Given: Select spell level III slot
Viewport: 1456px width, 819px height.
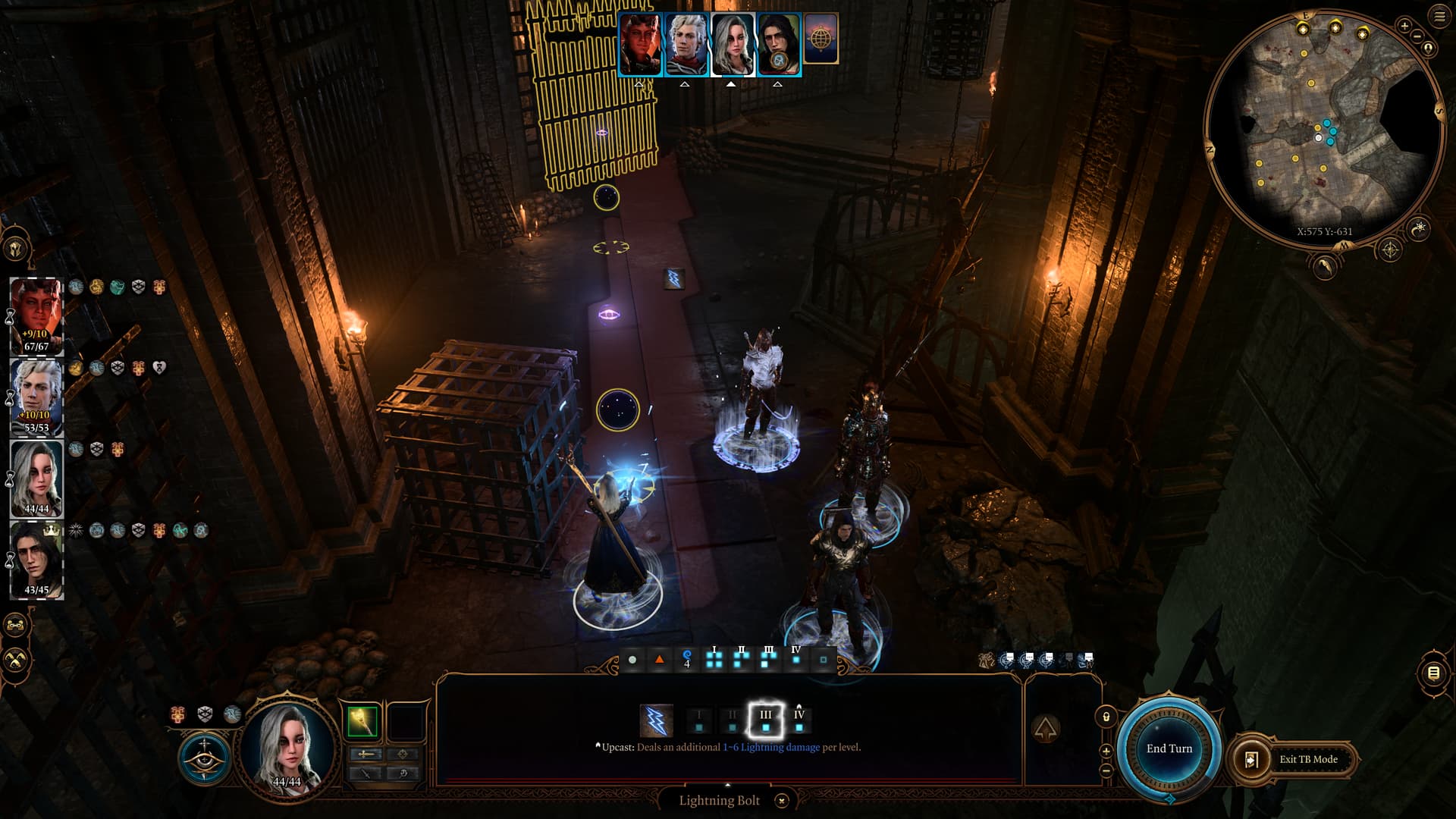Looking at the screenshot, I should (x=765, y=720).
